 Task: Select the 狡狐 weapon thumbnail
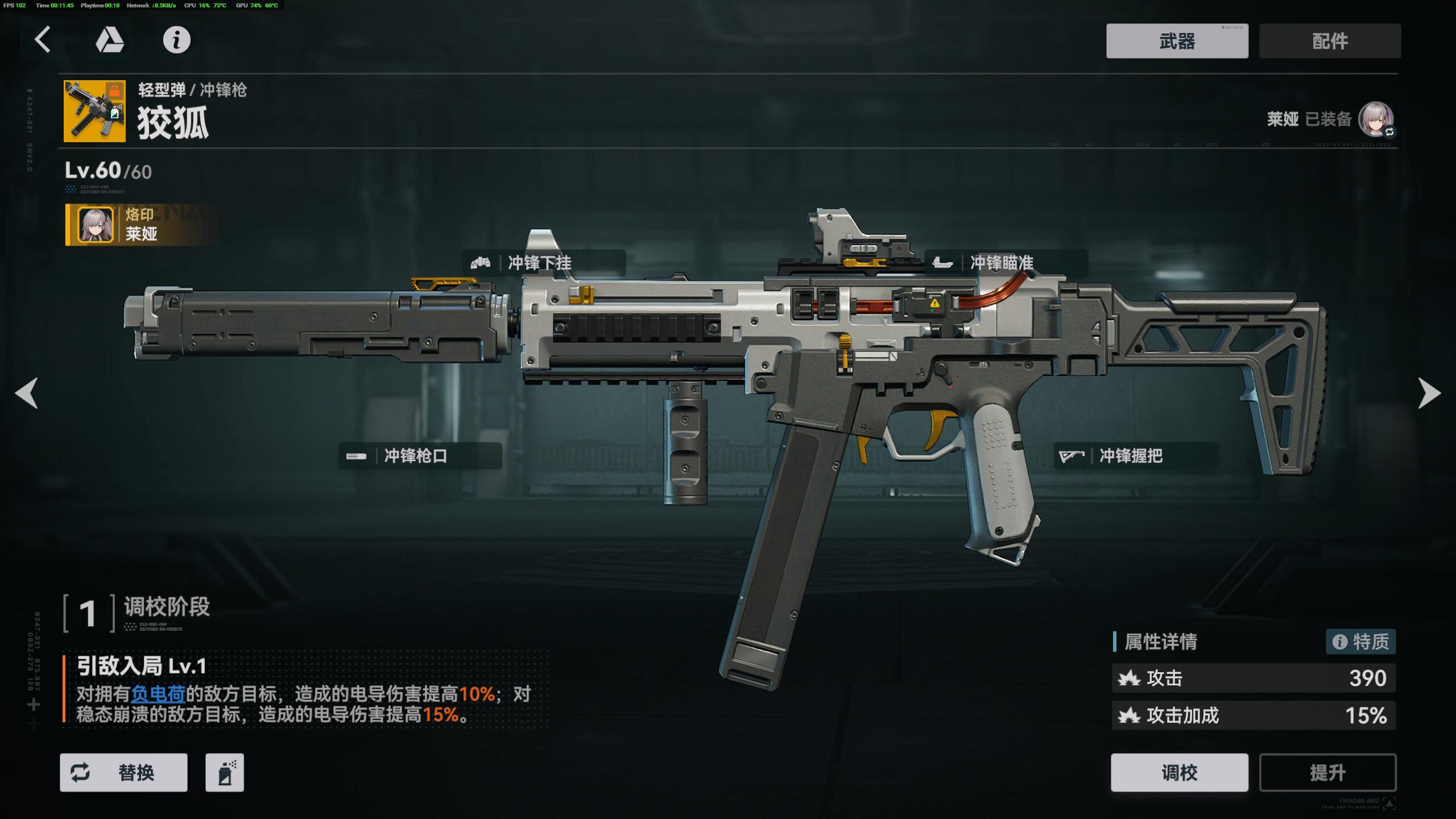tap(94, 111)
